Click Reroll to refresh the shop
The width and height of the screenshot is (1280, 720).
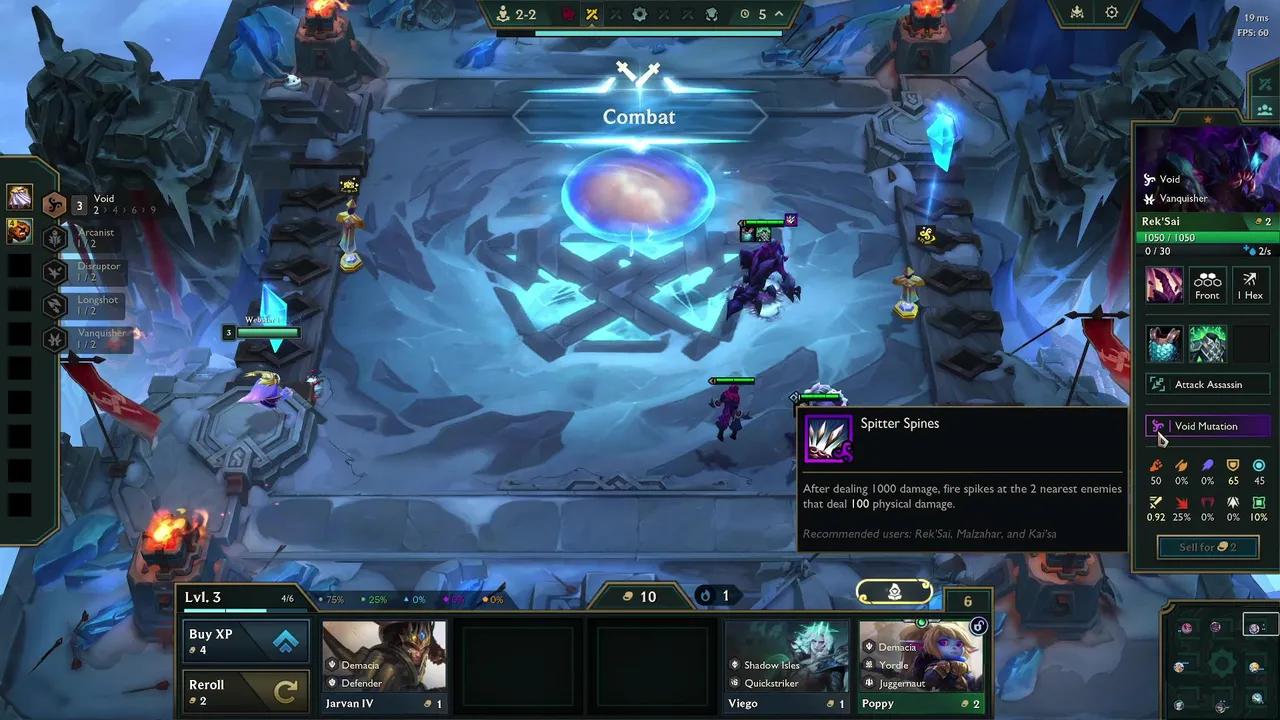coord(245,690)
